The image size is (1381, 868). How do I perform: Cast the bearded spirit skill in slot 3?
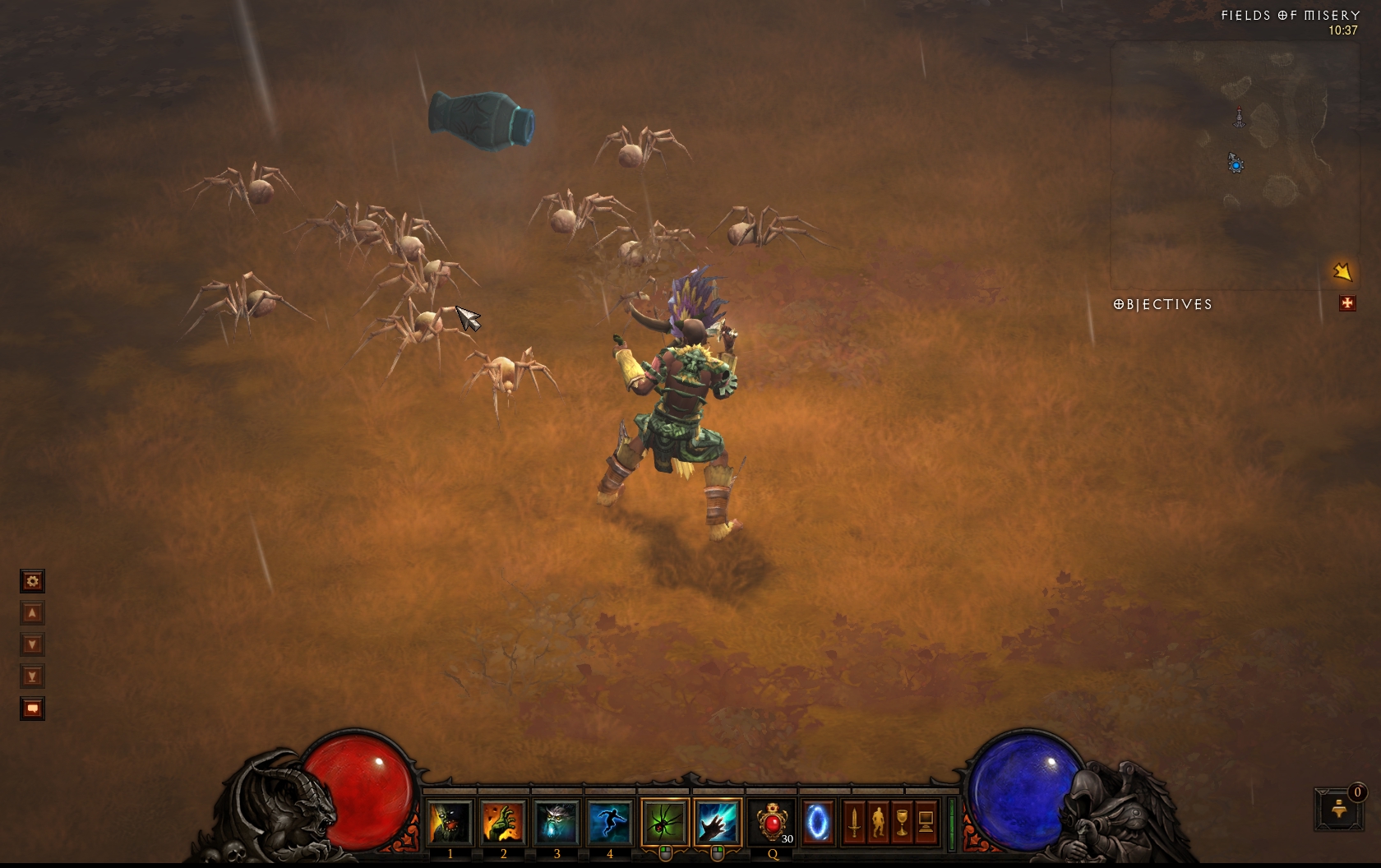point(556,822)
